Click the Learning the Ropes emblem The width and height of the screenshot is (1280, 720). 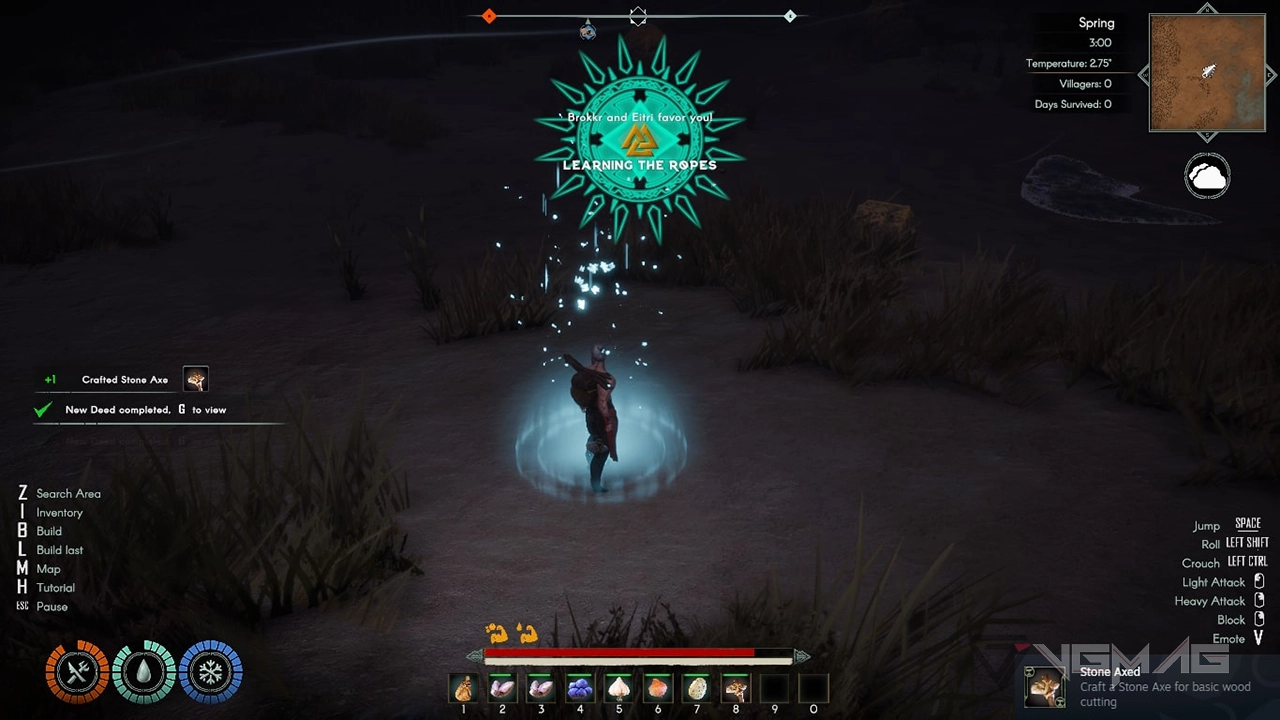[x=639, y=139]
